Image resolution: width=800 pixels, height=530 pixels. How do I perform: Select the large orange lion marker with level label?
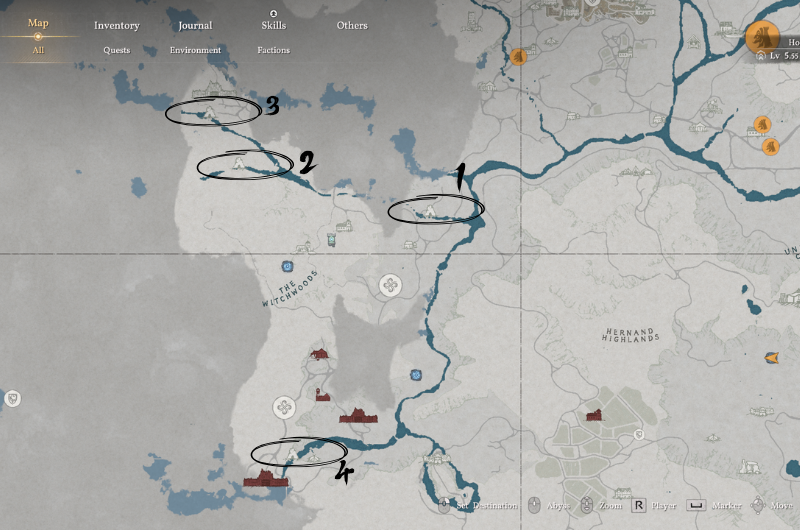762,38
